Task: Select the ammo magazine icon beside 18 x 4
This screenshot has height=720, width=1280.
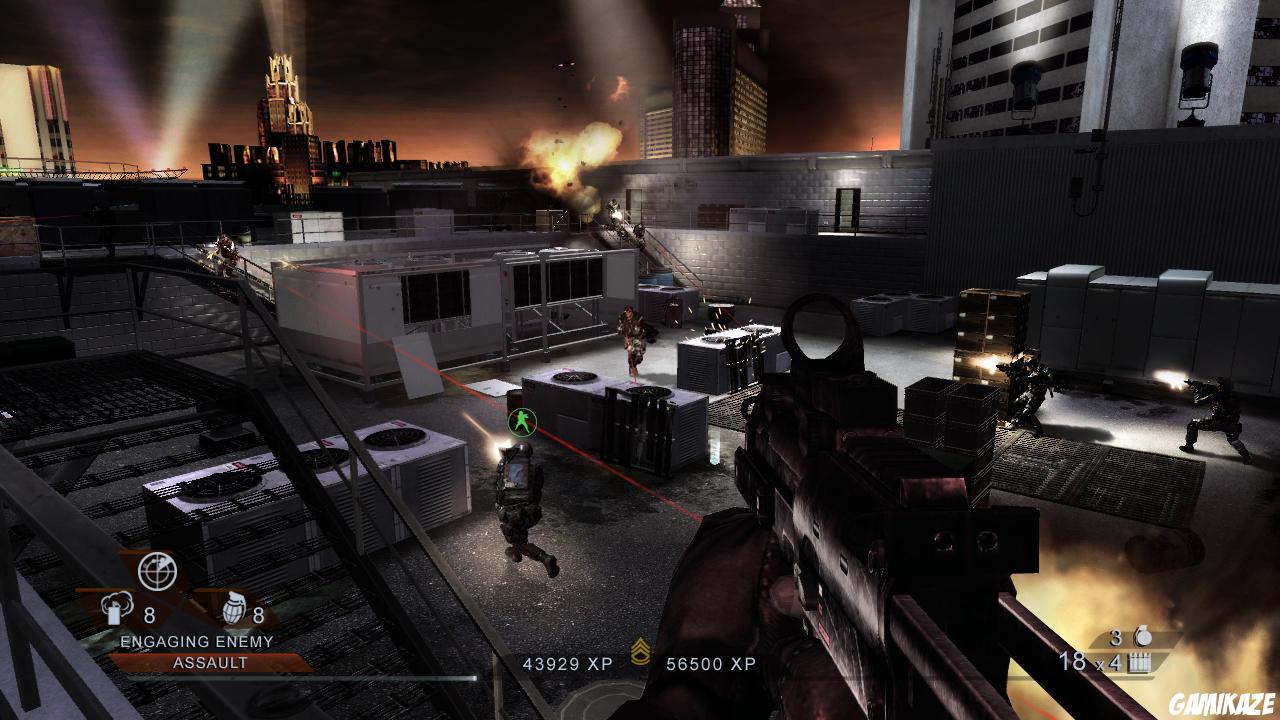Action: 1141,663
